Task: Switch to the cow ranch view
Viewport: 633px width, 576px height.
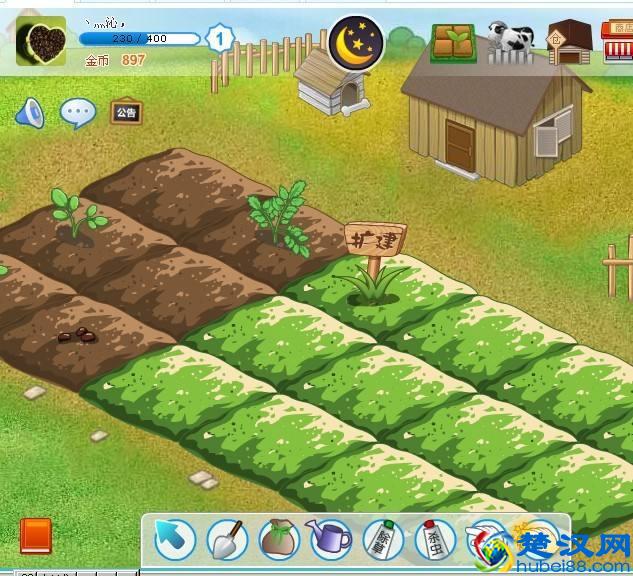Action: click(x=511, y=43)
